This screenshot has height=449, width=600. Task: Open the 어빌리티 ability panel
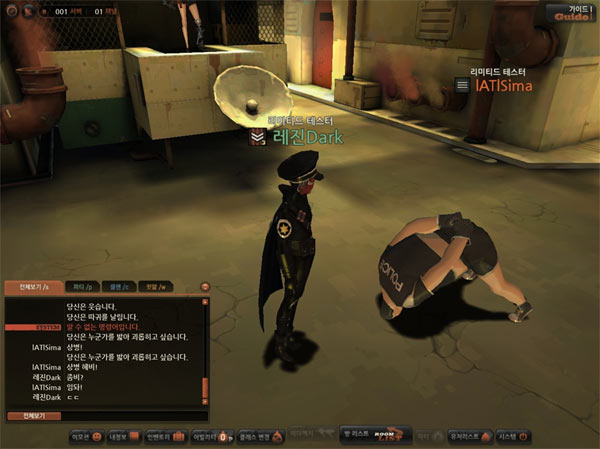[x=206, y=437]
